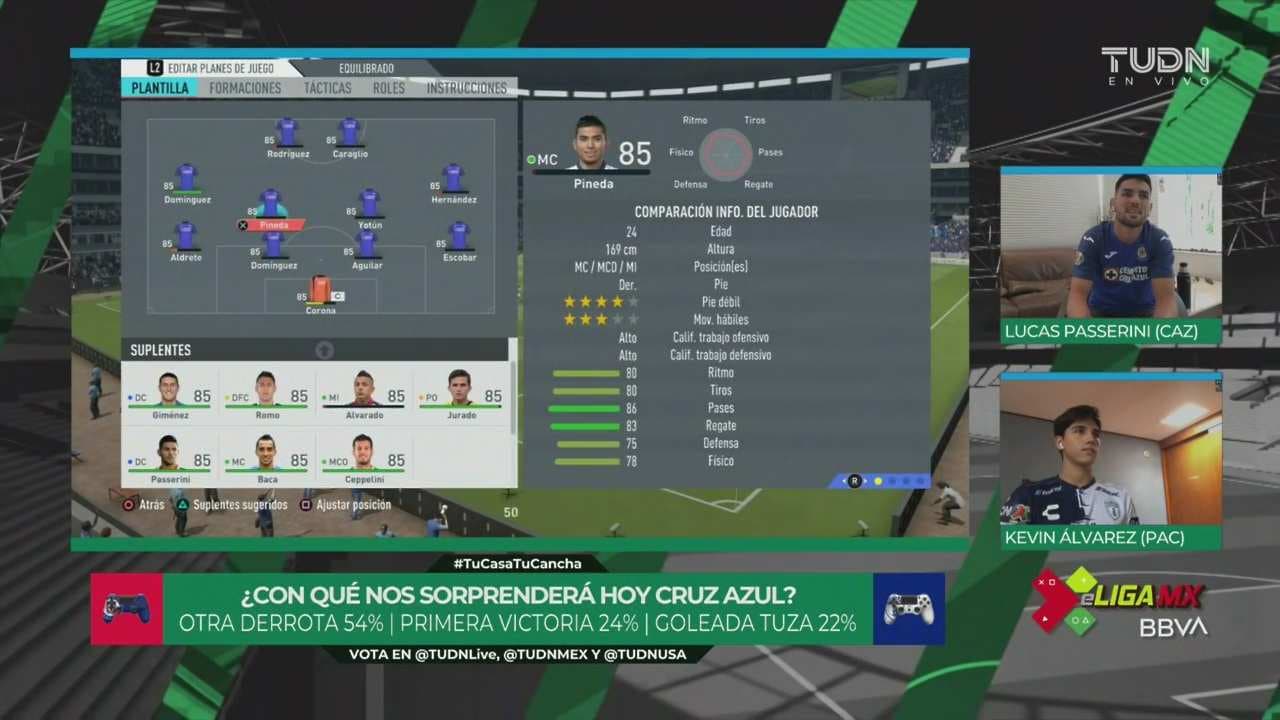The image size is (1280, 720).
Task: Pick Alvarado from the substitutes
Action: pos(363,390)
